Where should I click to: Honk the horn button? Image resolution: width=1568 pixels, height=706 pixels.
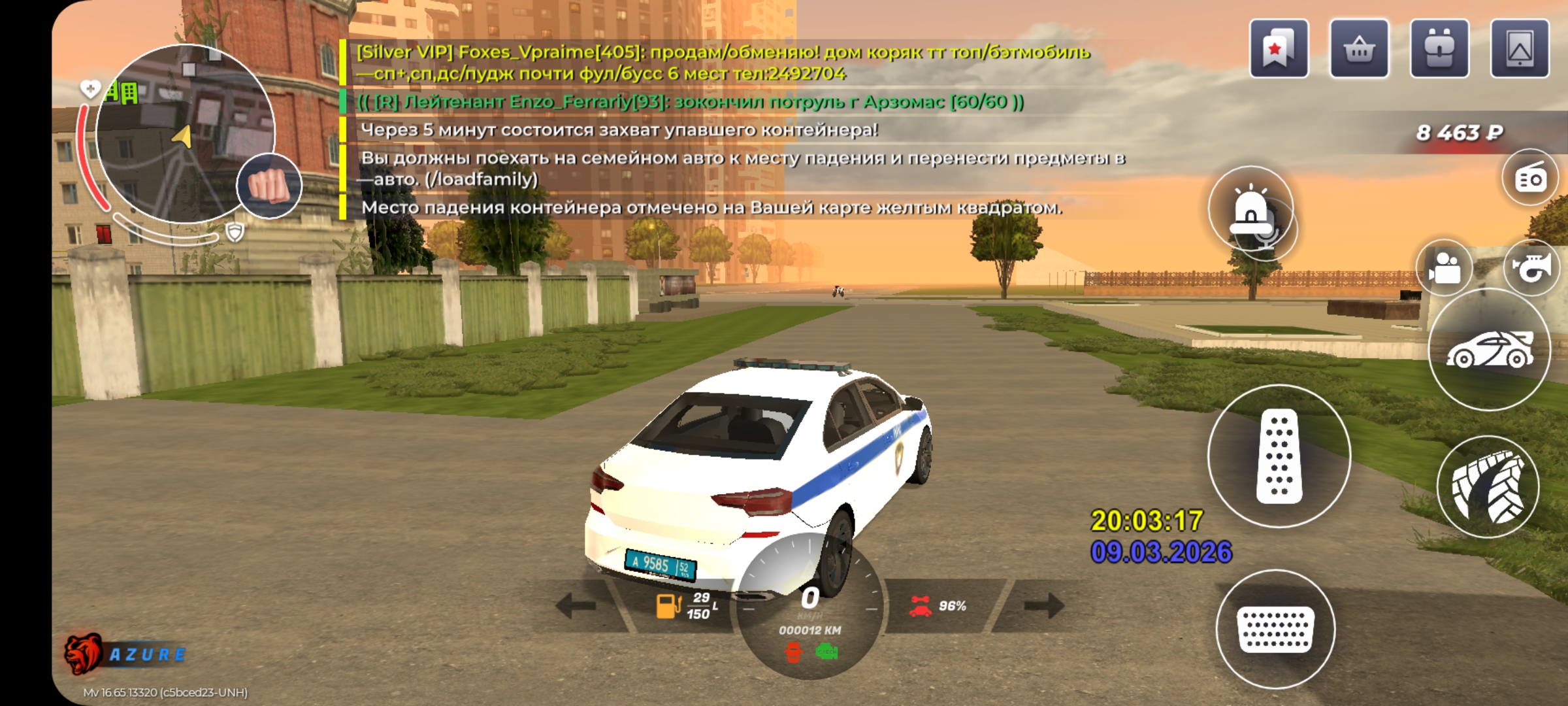coord(1531,267)
